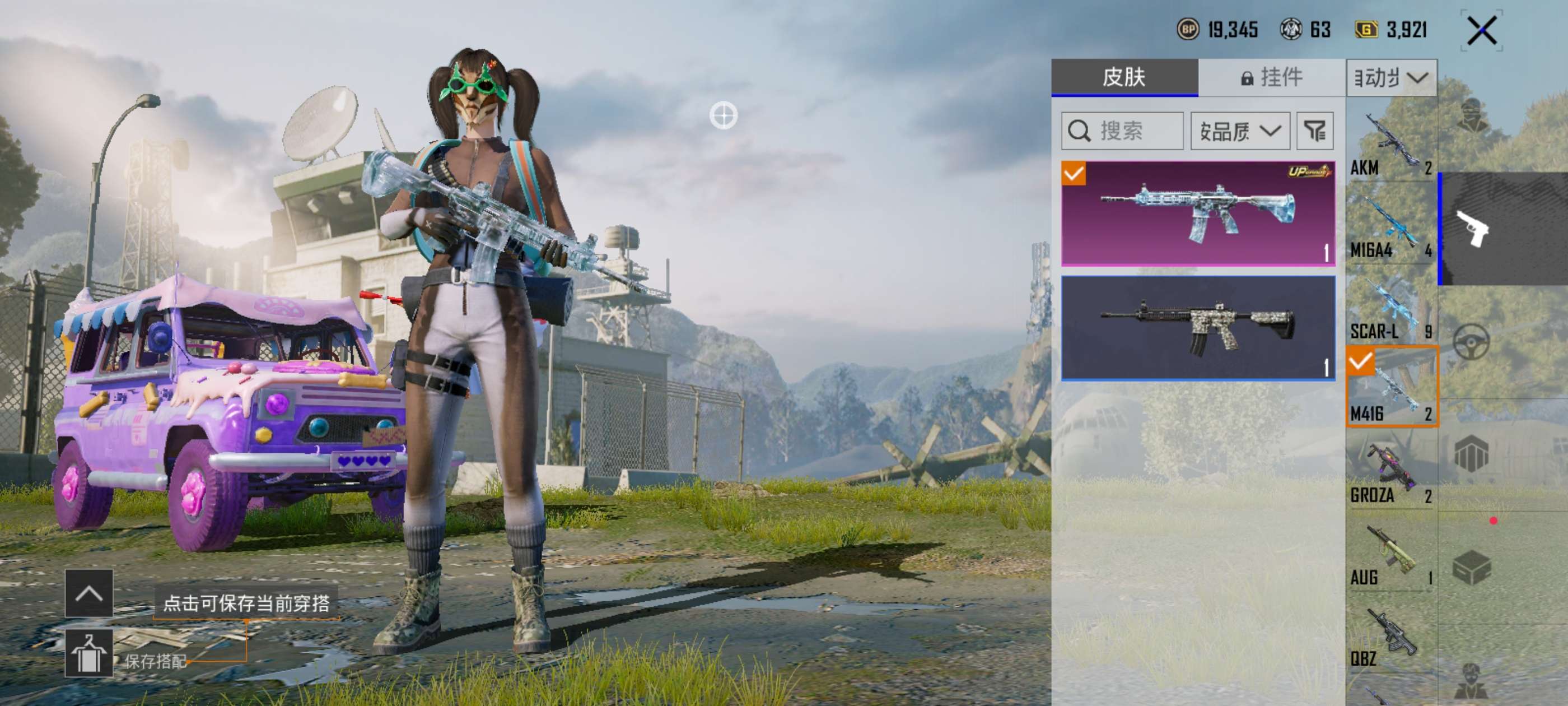Open the weapon type dropdown above list
1568x706 pixels.
(x=1392, y=78)
